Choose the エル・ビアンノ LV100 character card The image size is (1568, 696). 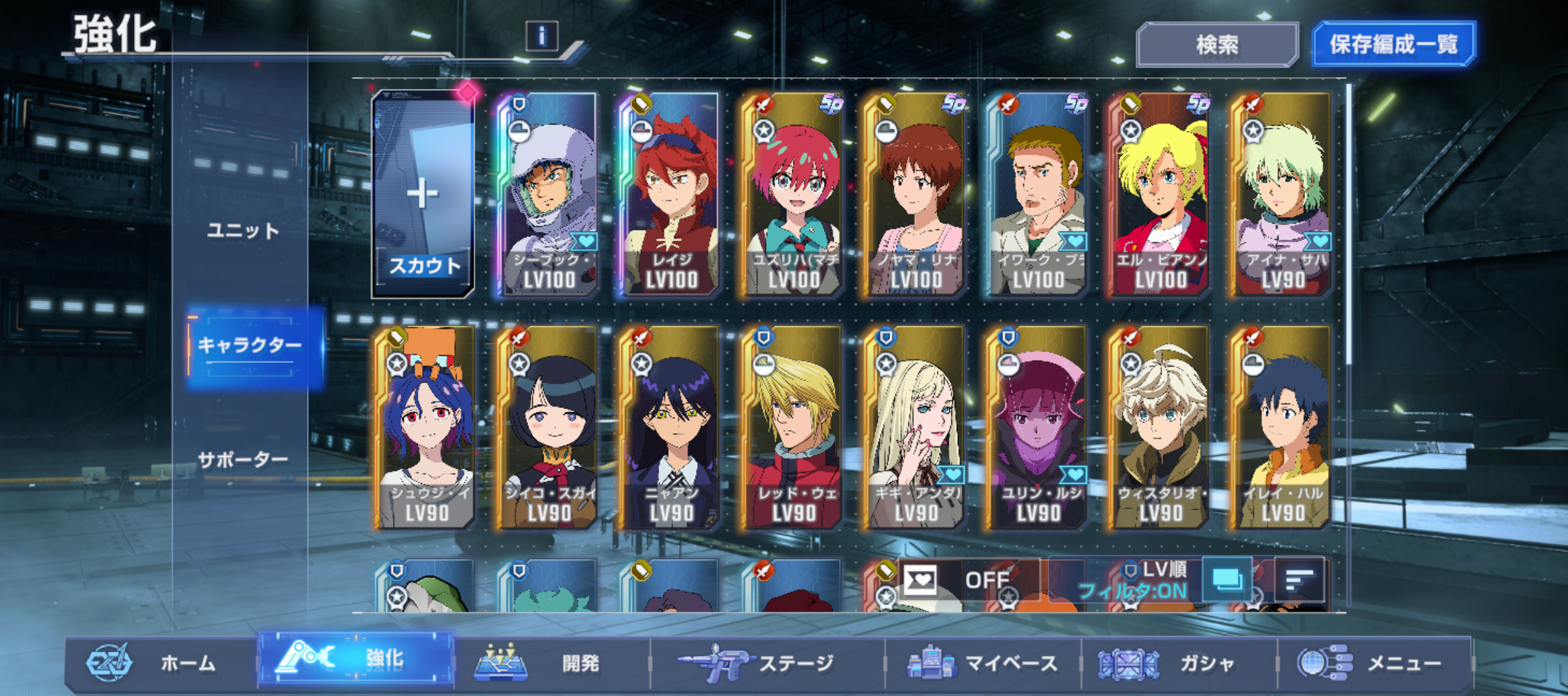point(1160,194)
